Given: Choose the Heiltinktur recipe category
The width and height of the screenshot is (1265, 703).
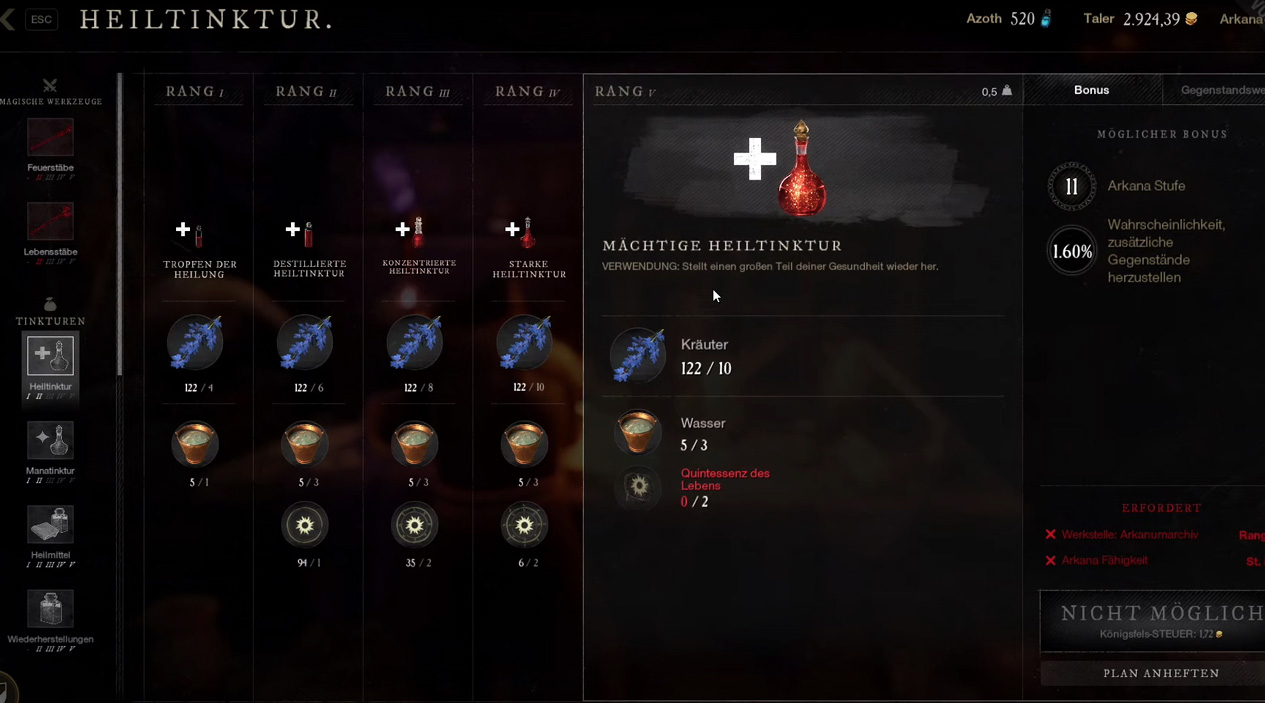Looking at the screenshot, I should tap(50, 357).
